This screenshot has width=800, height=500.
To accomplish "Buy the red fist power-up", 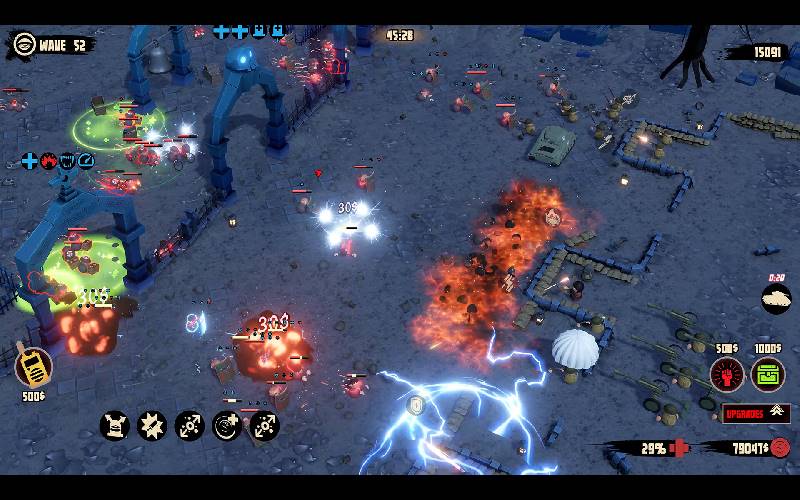I will pos(727,375).
